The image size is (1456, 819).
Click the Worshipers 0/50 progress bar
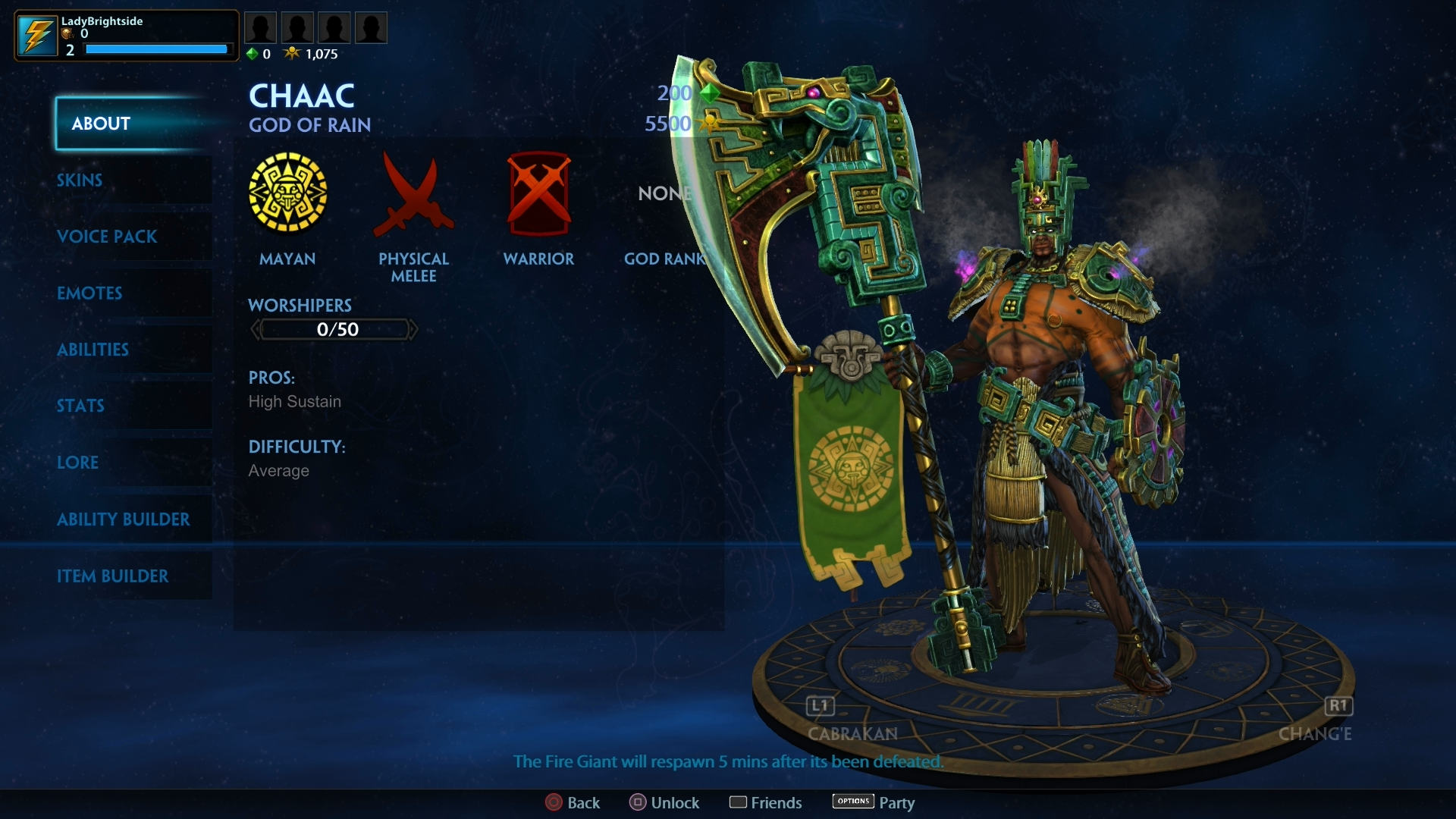tap(334, 329)
